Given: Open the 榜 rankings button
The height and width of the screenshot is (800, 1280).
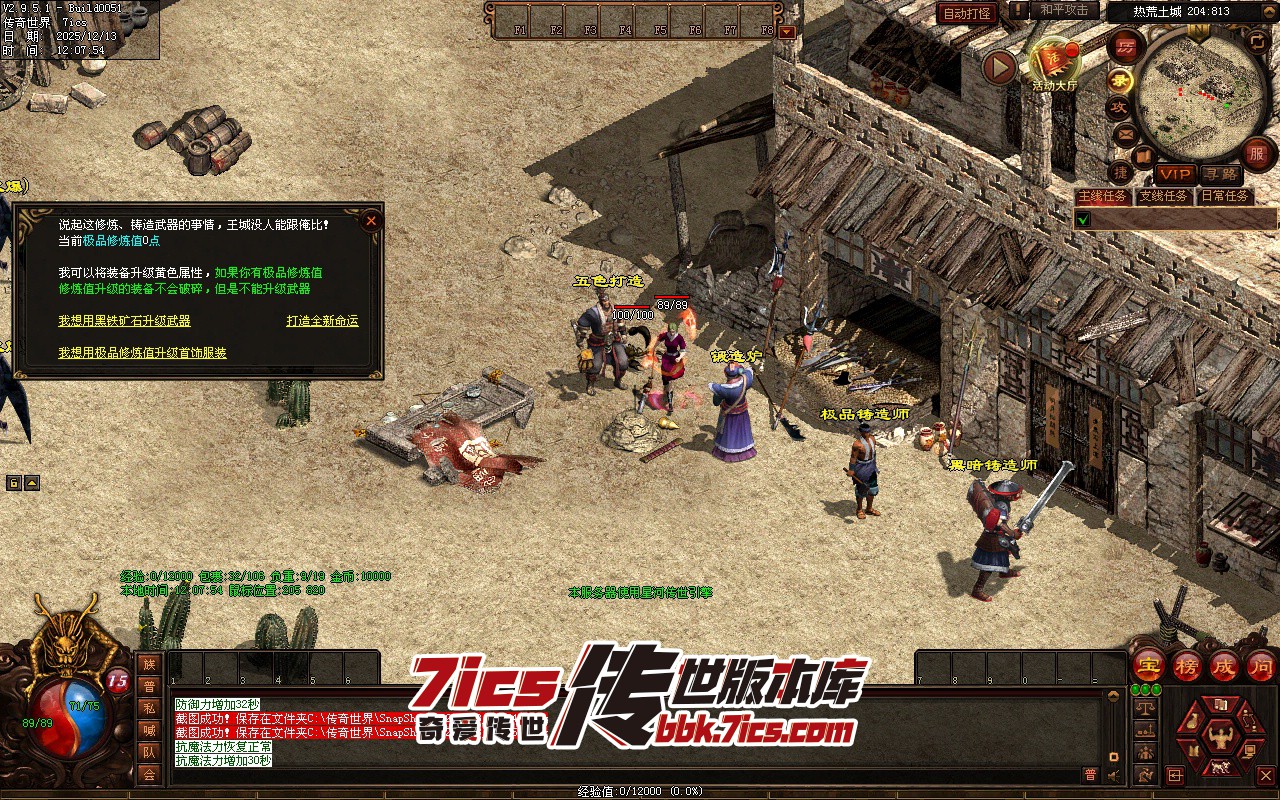Looking at the screenshot, I should (1187, 665).
